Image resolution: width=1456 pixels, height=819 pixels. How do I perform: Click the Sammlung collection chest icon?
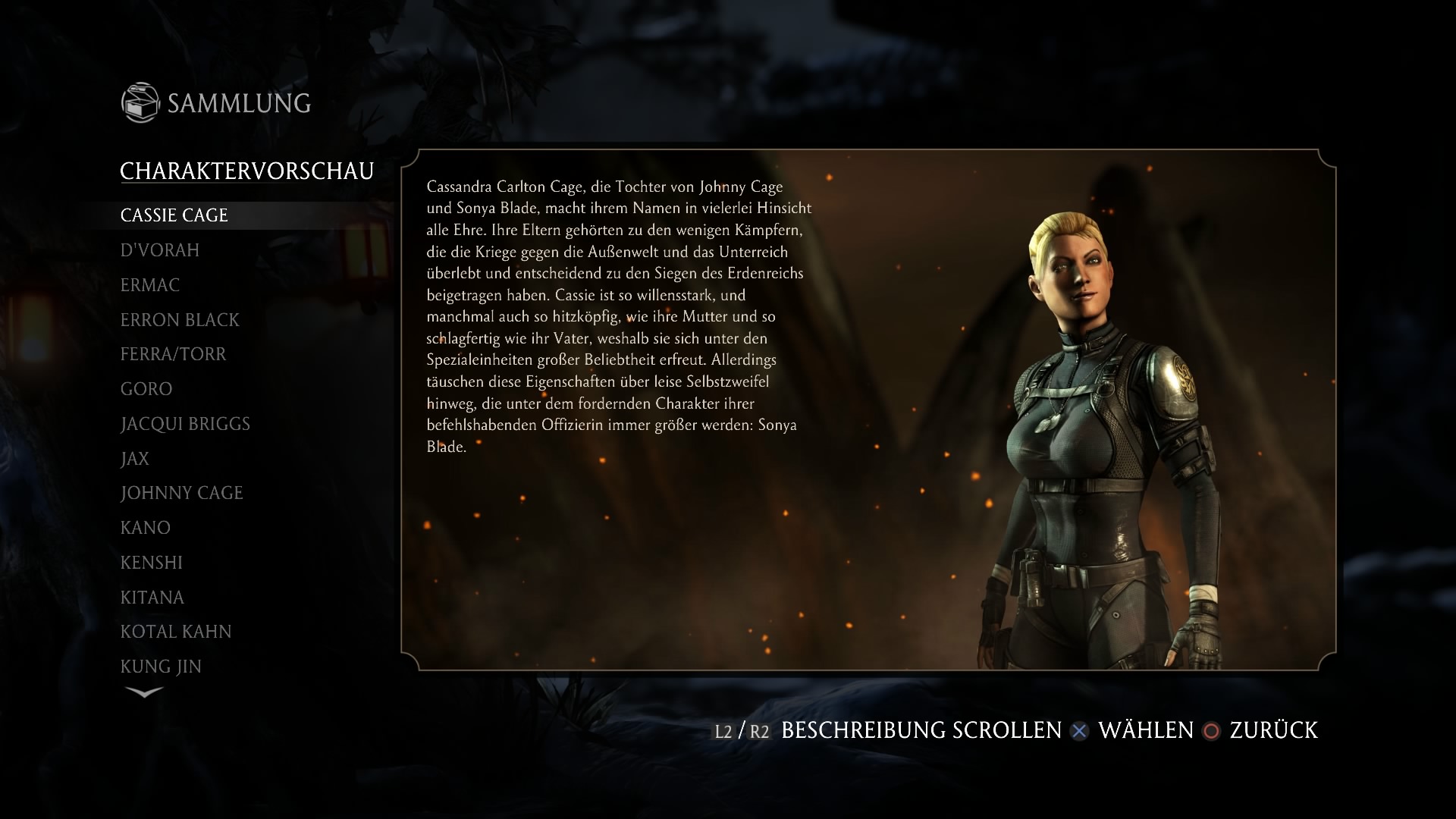(x=142, y=102)
